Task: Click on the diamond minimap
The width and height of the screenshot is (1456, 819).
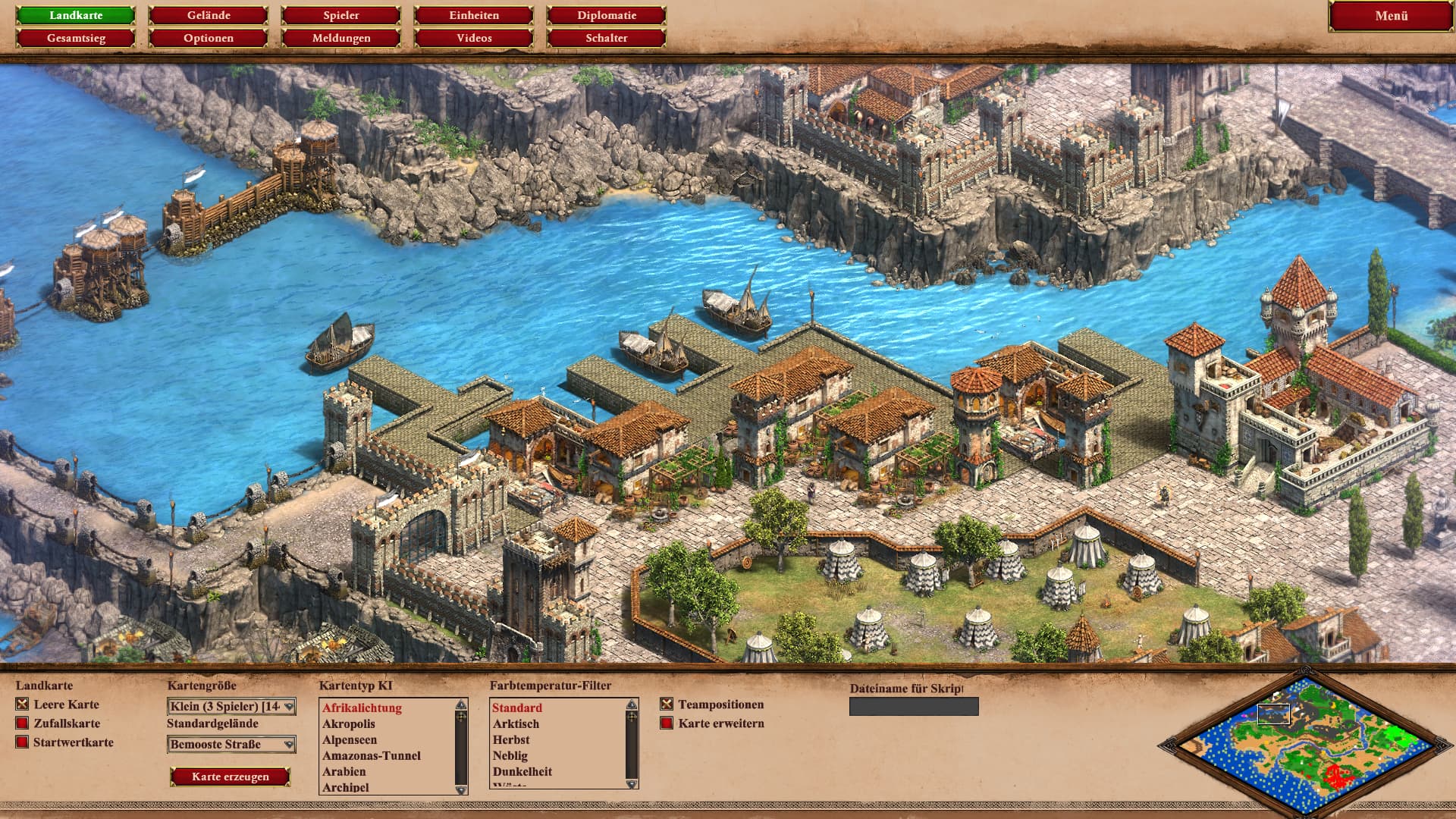Action: coord(1306,745)
